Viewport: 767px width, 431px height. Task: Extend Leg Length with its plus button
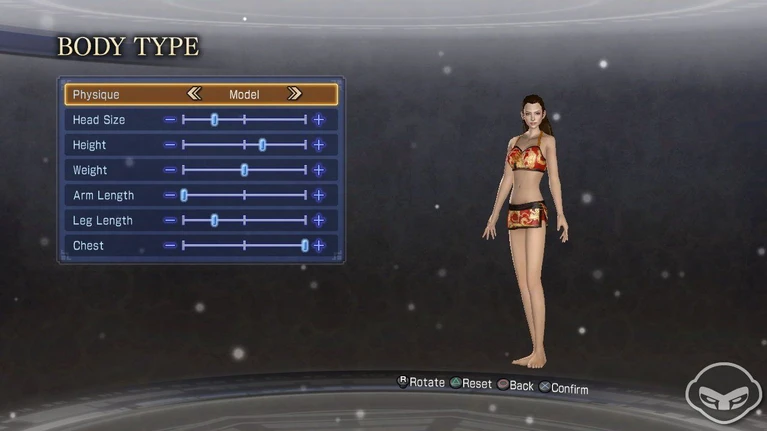[319, 220]
